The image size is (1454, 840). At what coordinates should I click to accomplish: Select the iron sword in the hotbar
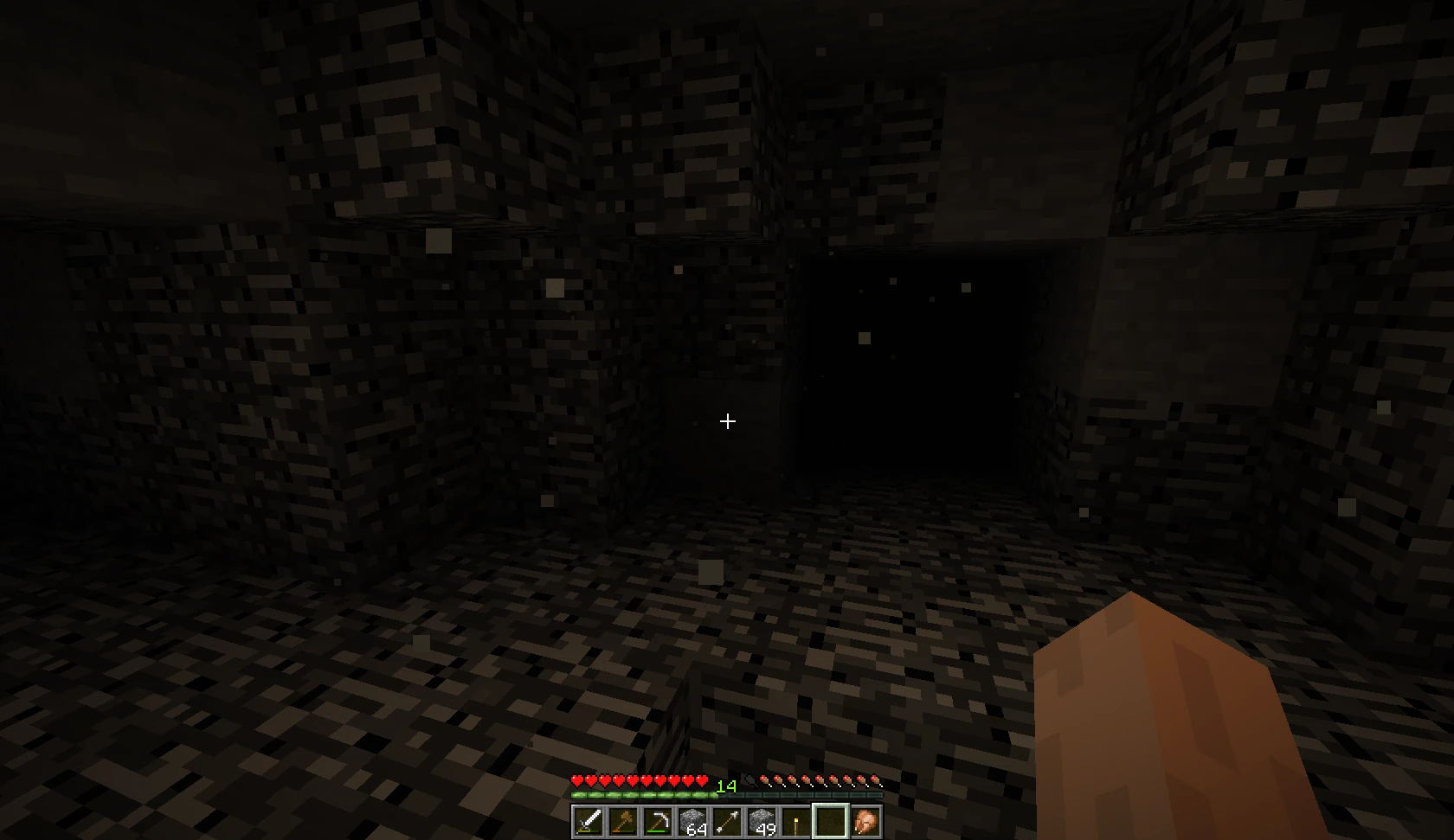click(588, 820)
